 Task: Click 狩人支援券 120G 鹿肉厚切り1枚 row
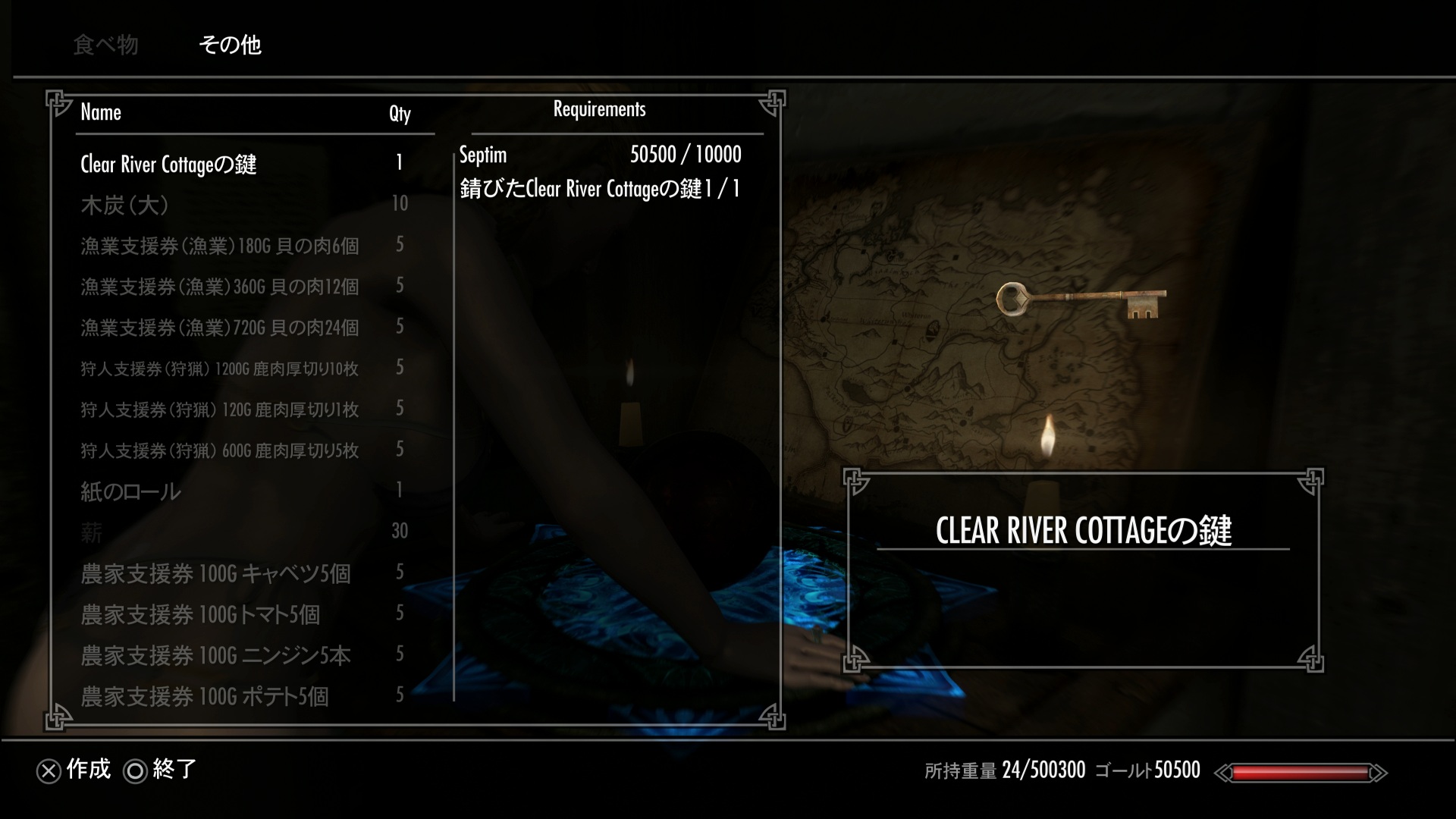(x=219, y=409)
